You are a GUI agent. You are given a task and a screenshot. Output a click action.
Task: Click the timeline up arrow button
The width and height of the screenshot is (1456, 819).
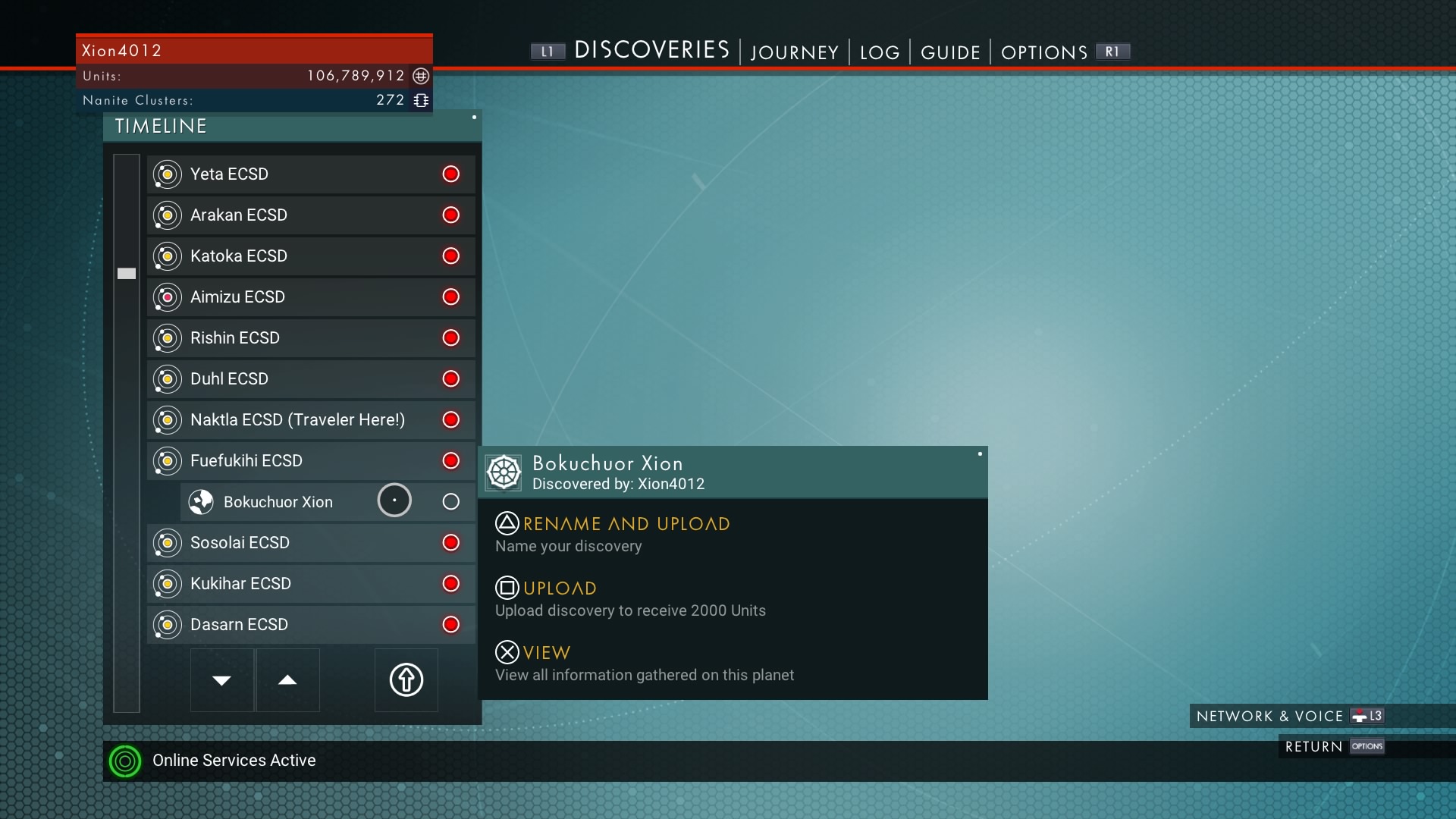[287, 680]
